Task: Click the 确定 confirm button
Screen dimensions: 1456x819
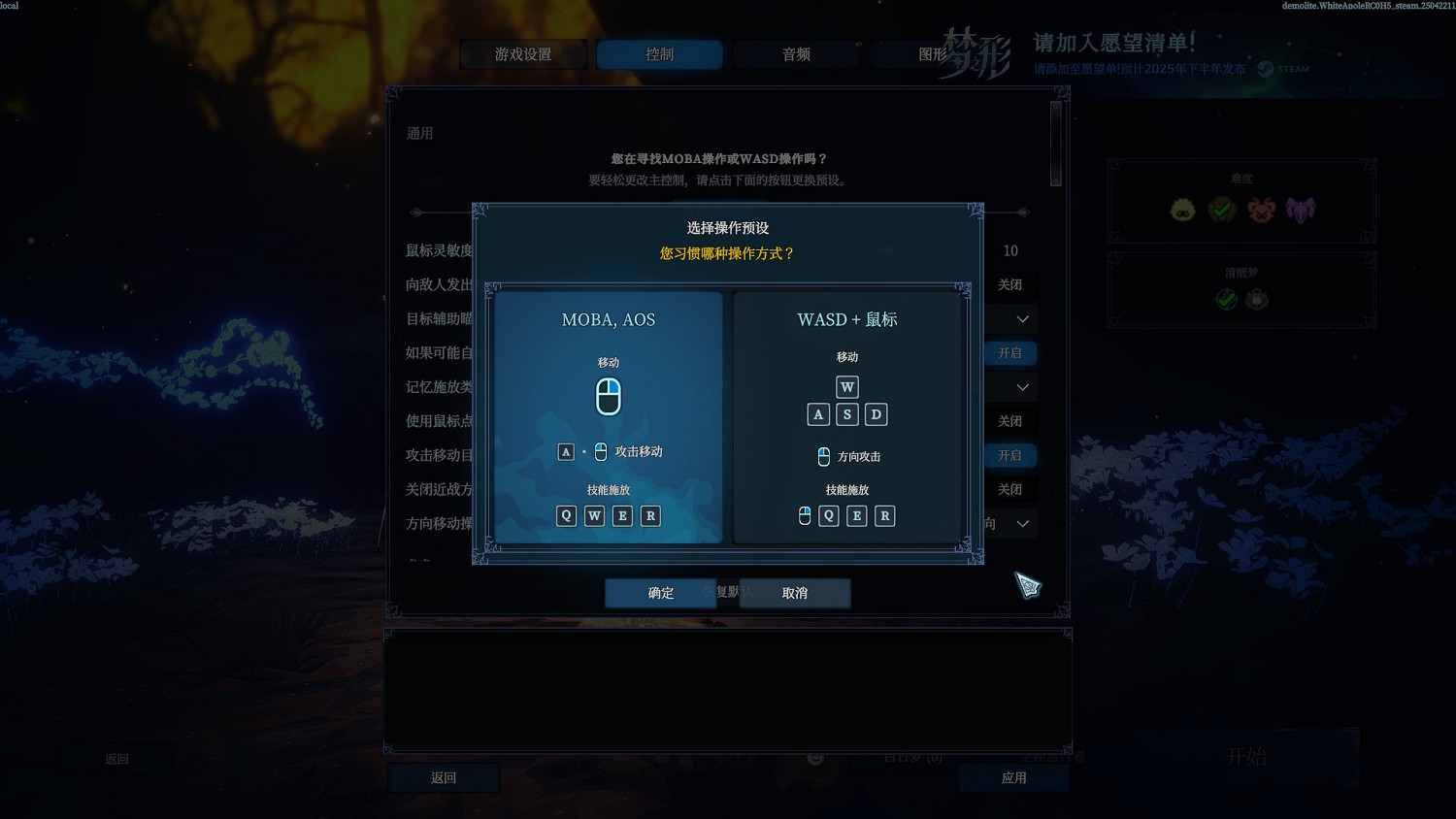Action: tap(660, 593)
